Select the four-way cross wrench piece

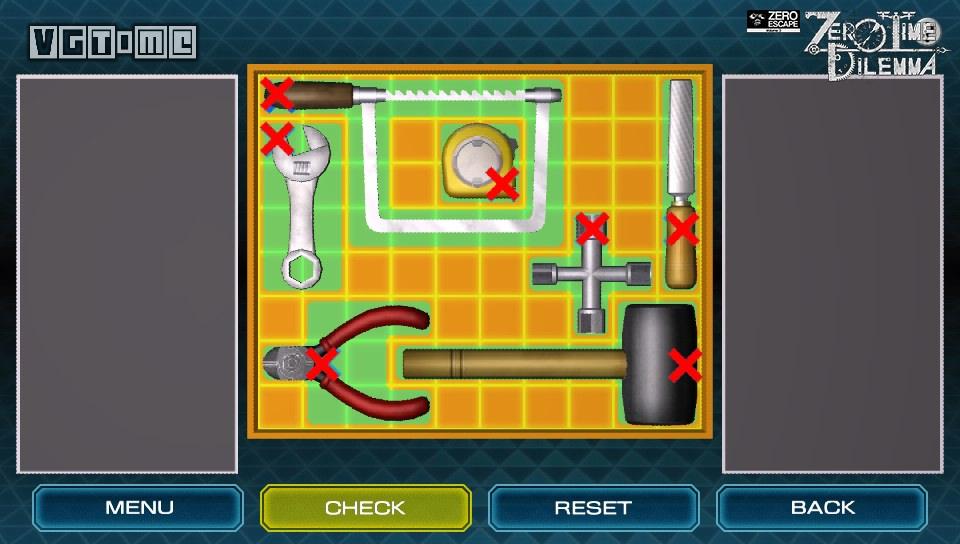(587, 272)
